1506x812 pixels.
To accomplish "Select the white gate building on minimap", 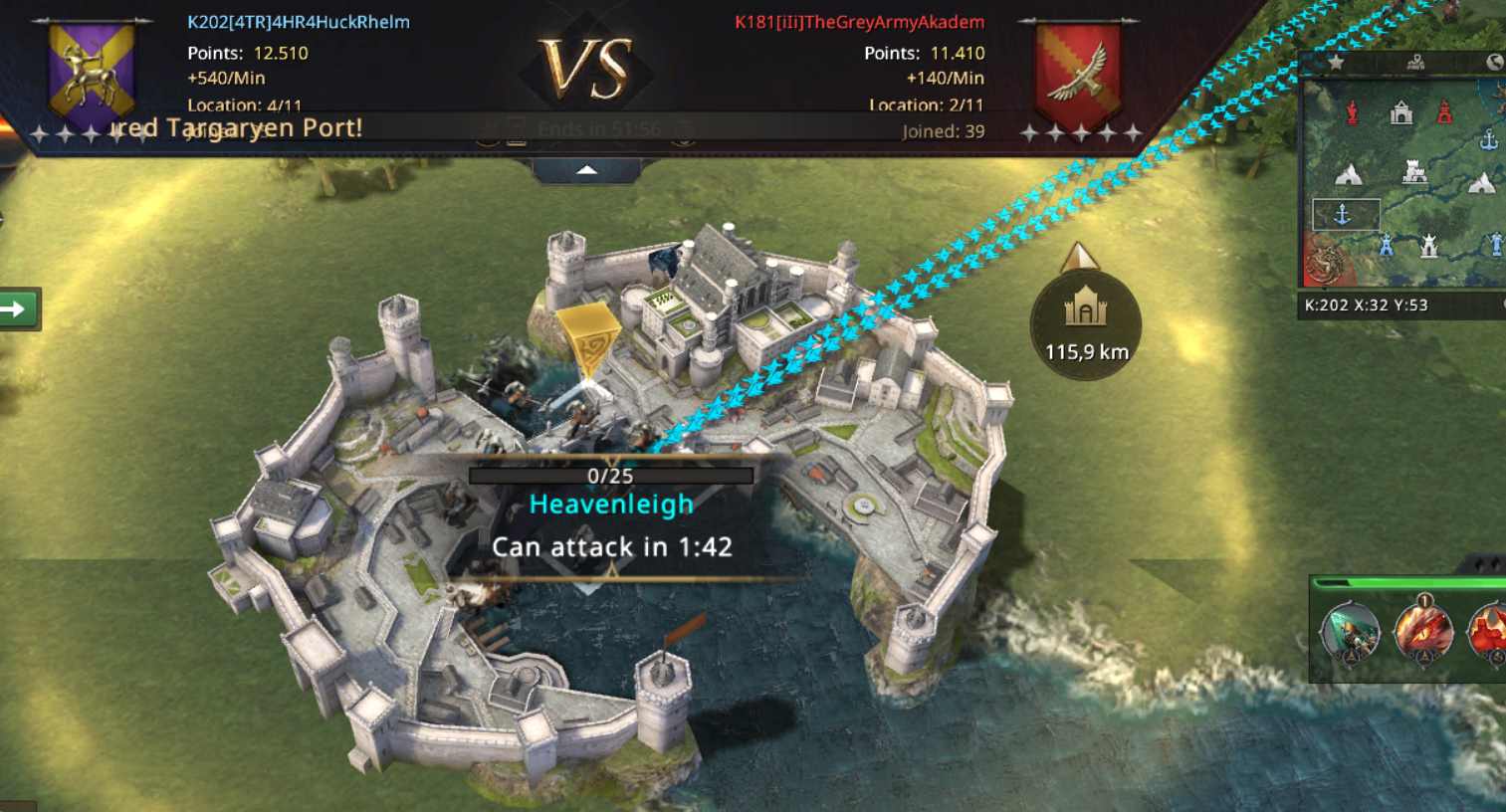I will (1400, 112).
